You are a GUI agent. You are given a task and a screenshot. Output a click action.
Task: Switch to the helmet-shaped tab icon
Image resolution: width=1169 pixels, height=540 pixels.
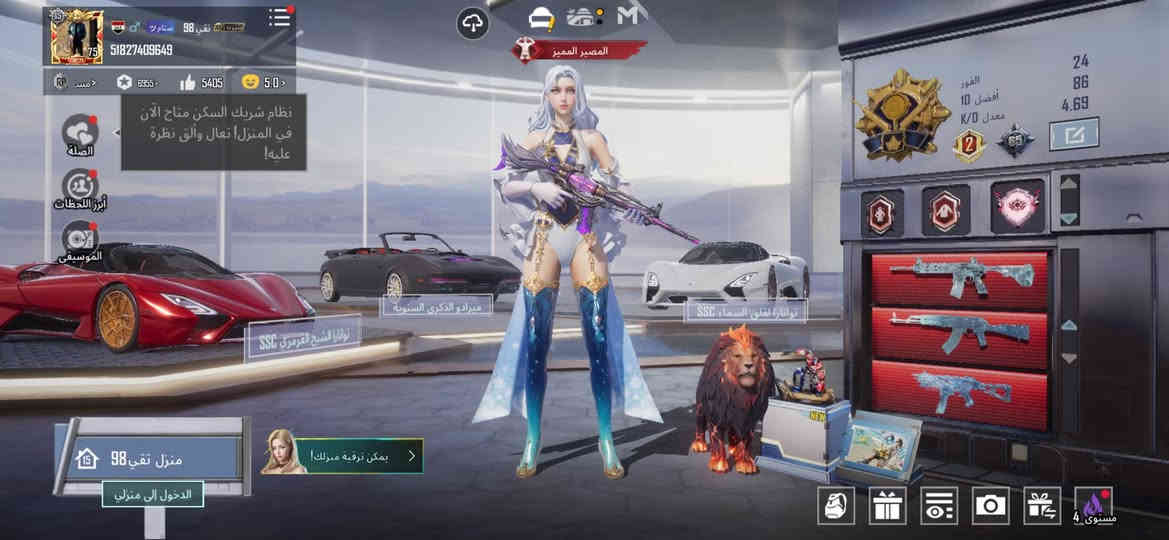tap(541, 17)
